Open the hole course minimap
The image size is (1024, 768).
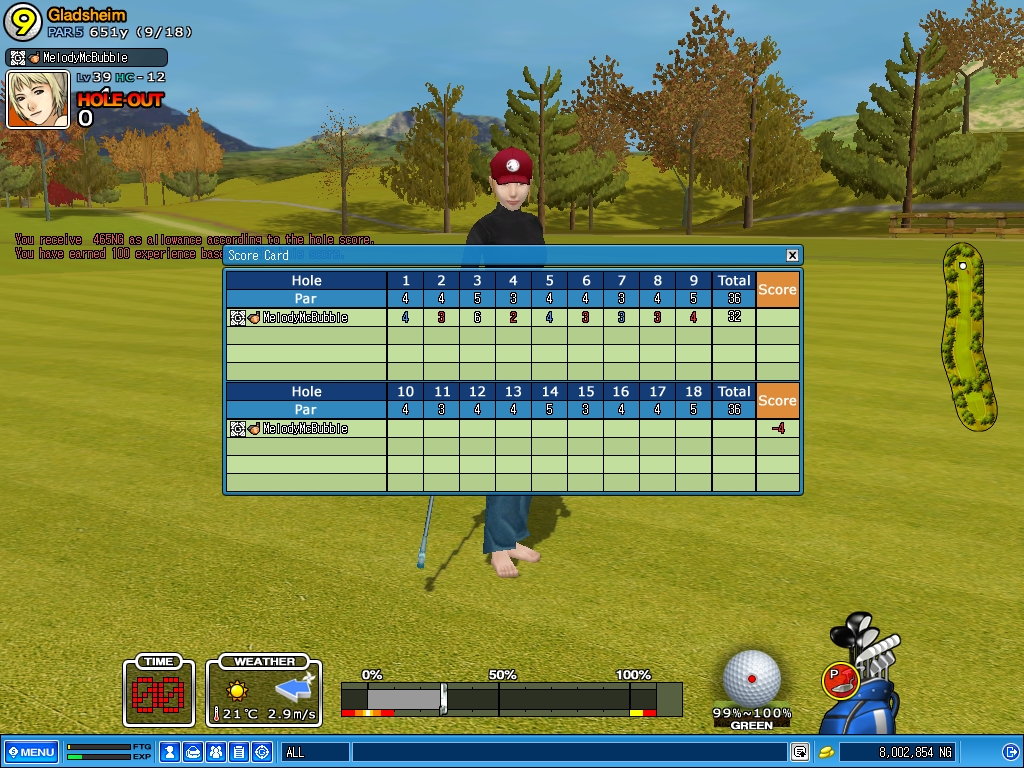pyautogui.click(x=968, y=336)
